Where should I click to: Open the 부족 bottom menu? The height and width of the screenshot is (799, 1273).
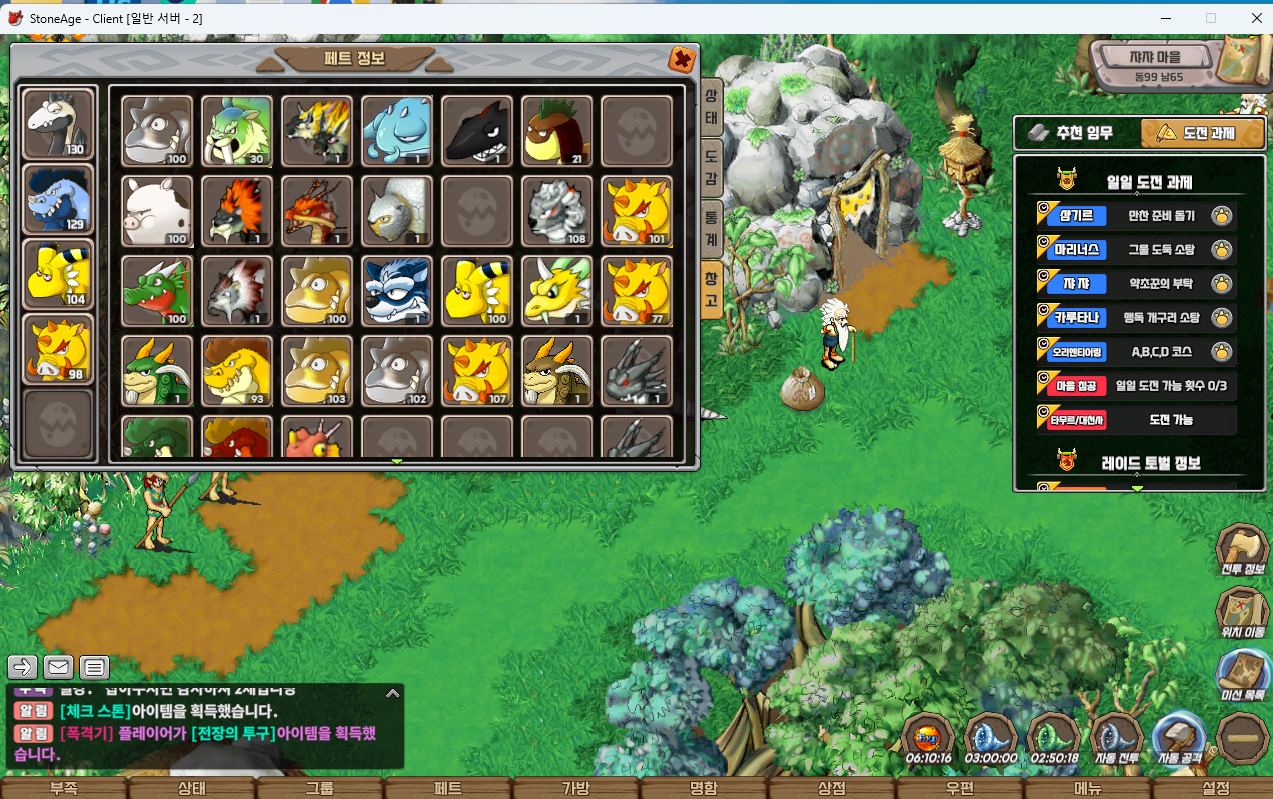pyautogui.click(x=63, y=788)
